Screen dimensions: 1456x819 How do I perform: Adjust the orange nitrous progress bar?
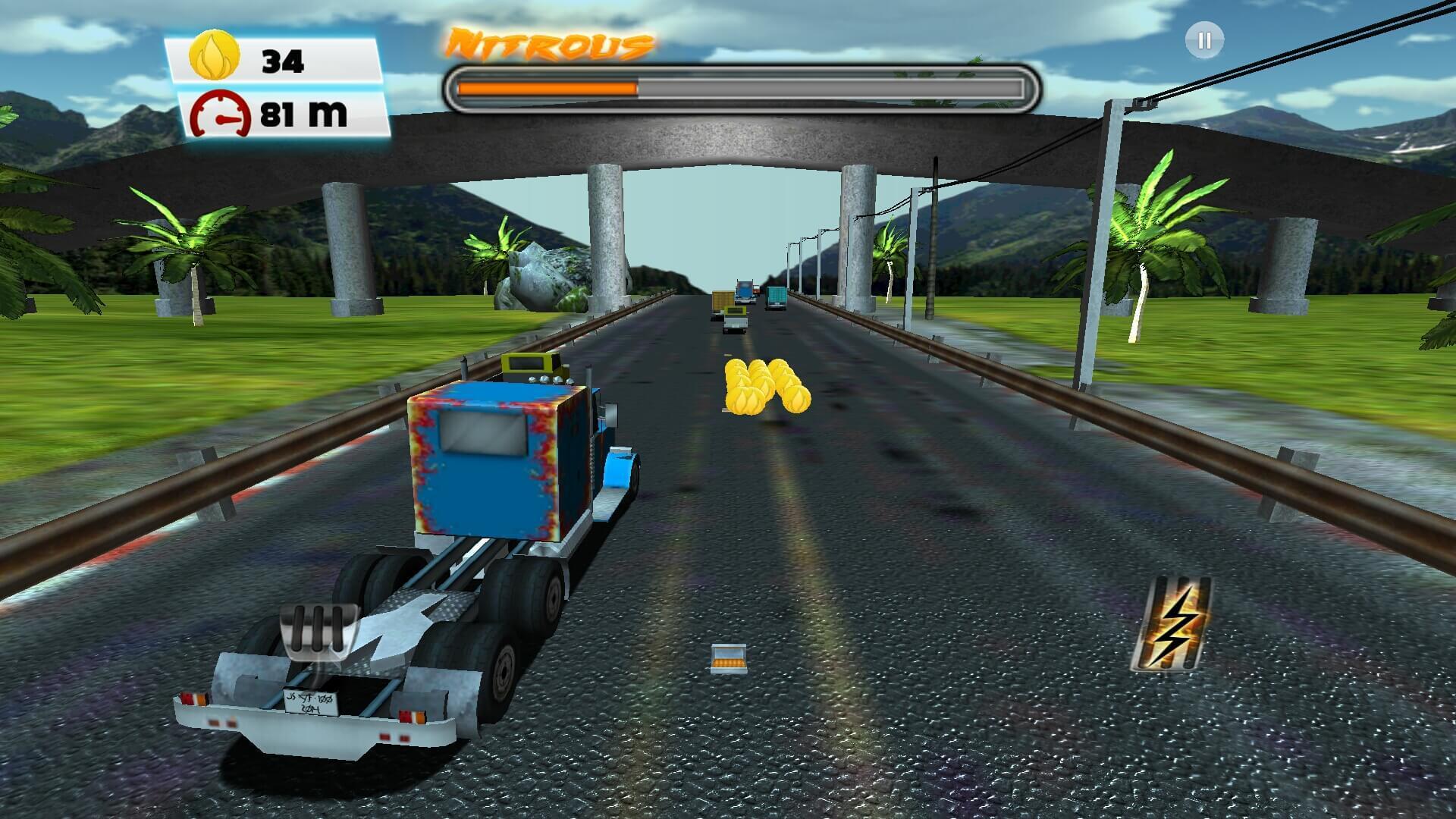coord(546,86)
